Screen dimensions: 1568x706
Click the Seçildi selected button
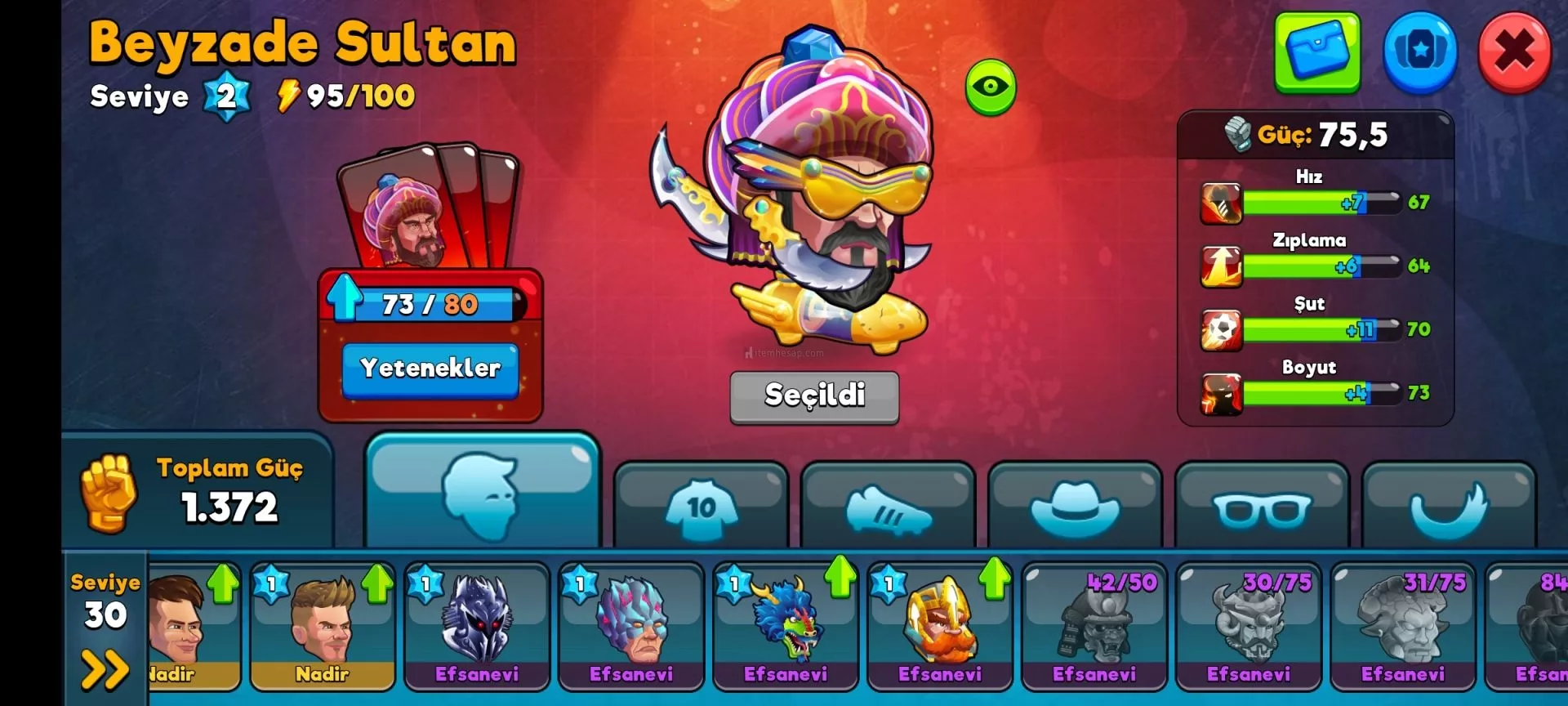point(814,396)
